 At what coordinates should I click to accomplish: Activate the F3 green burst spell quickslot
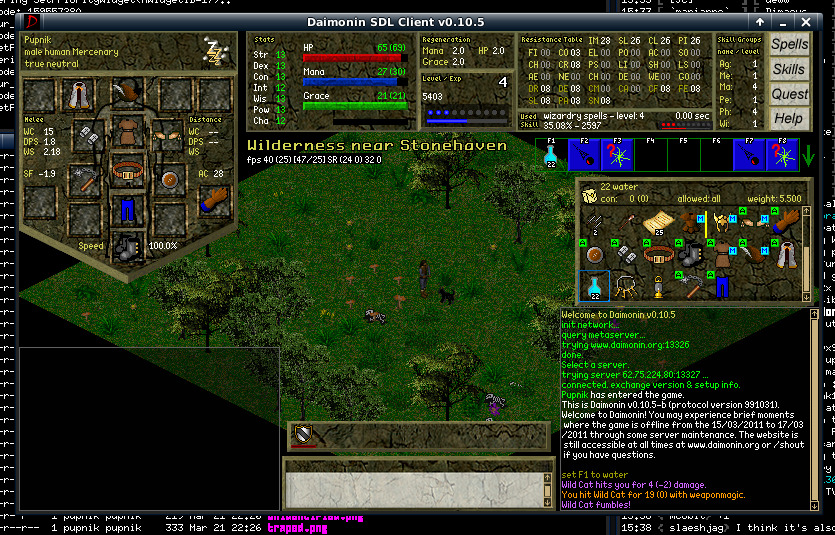coord(618,155)
